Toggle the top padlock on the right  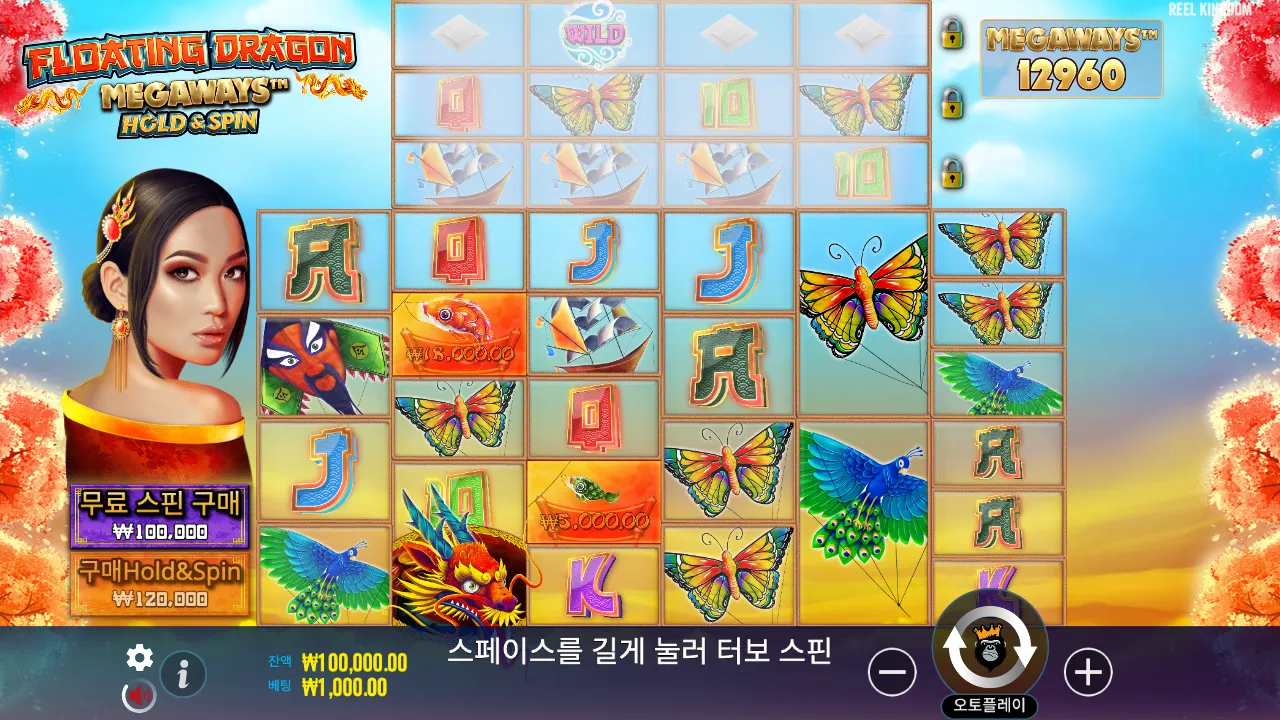954,33
